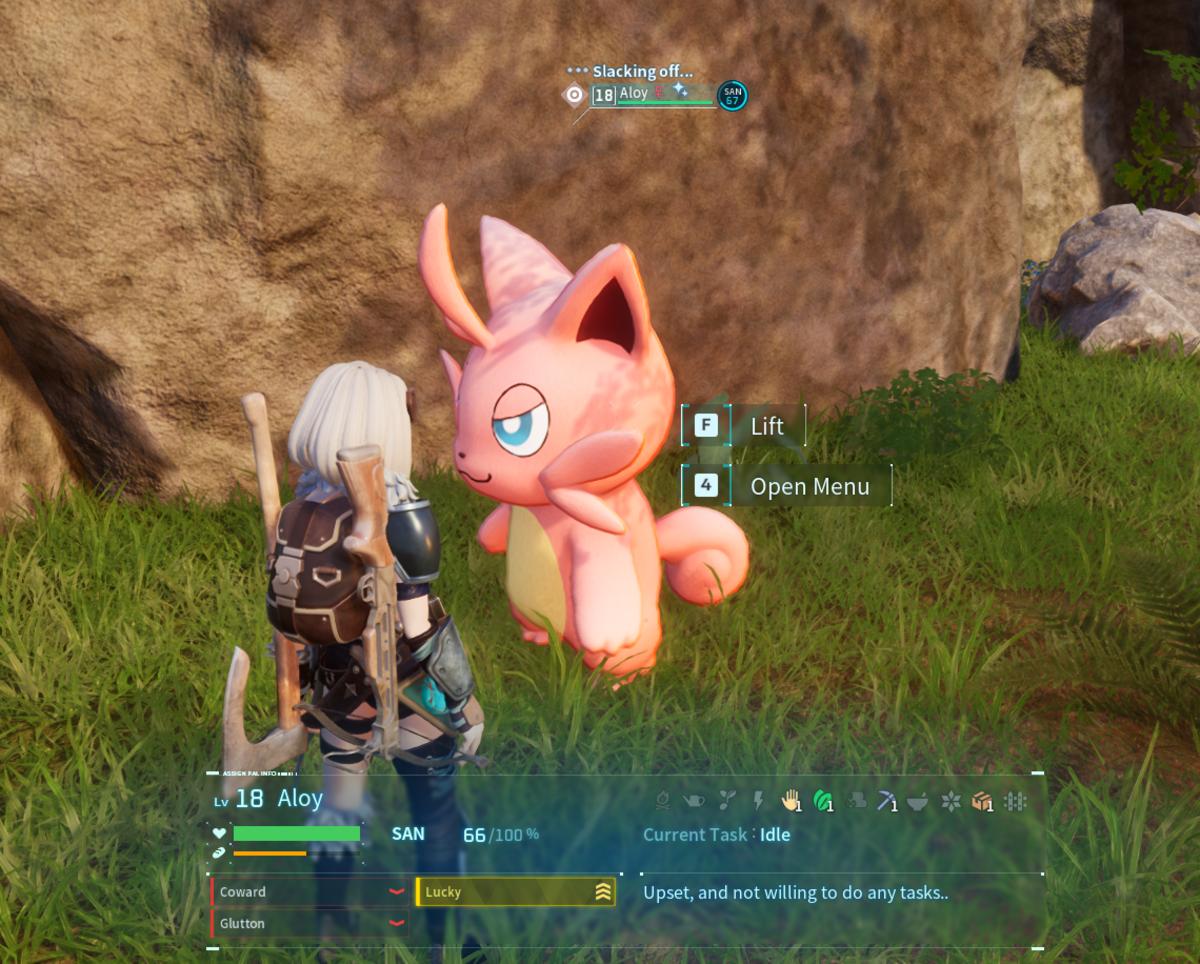Select the Farming fence work icon
Screen dimensions: 1200x964
[1015, 801]
